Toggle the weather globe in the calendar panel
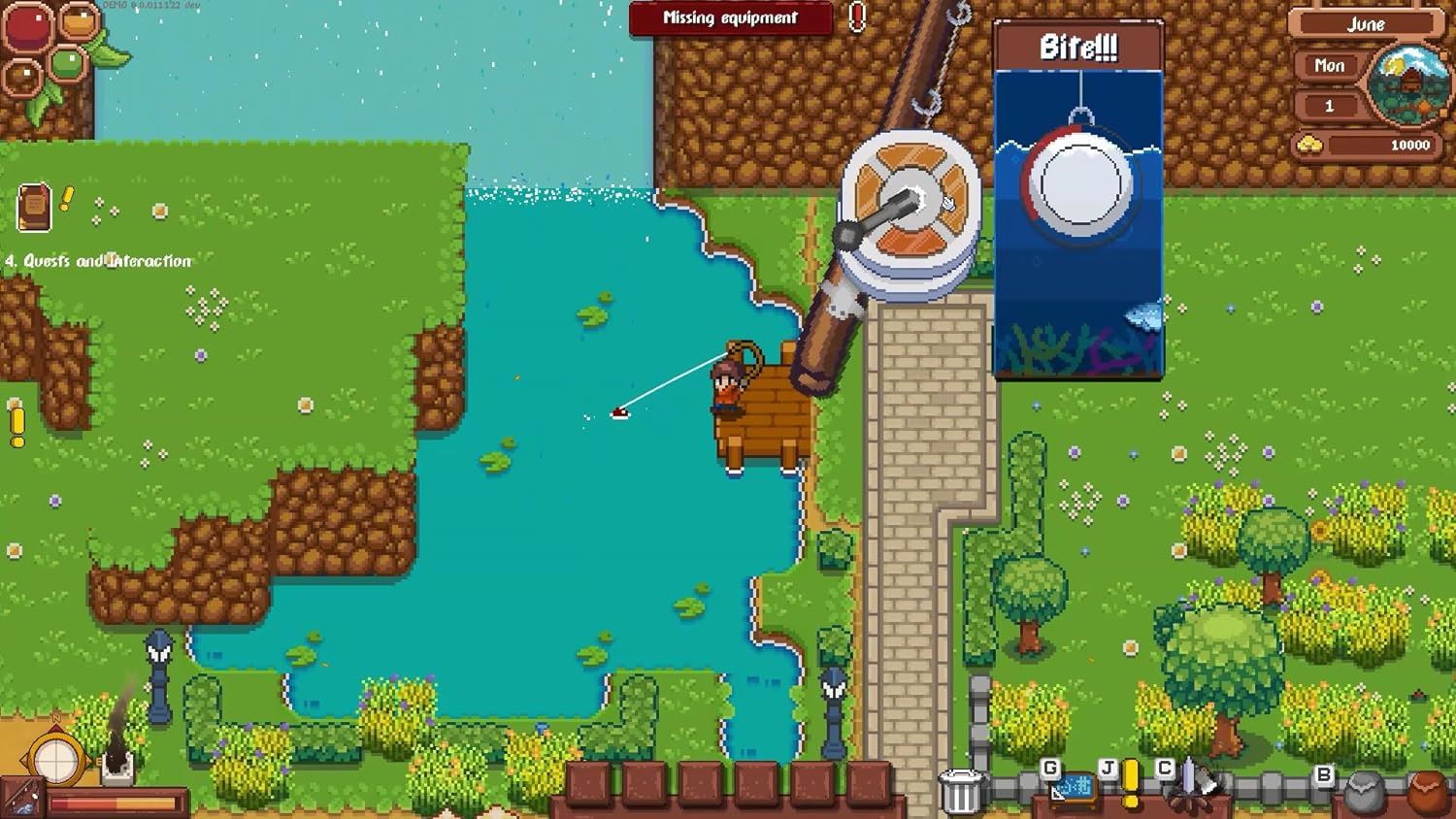 click(1408, 84)
